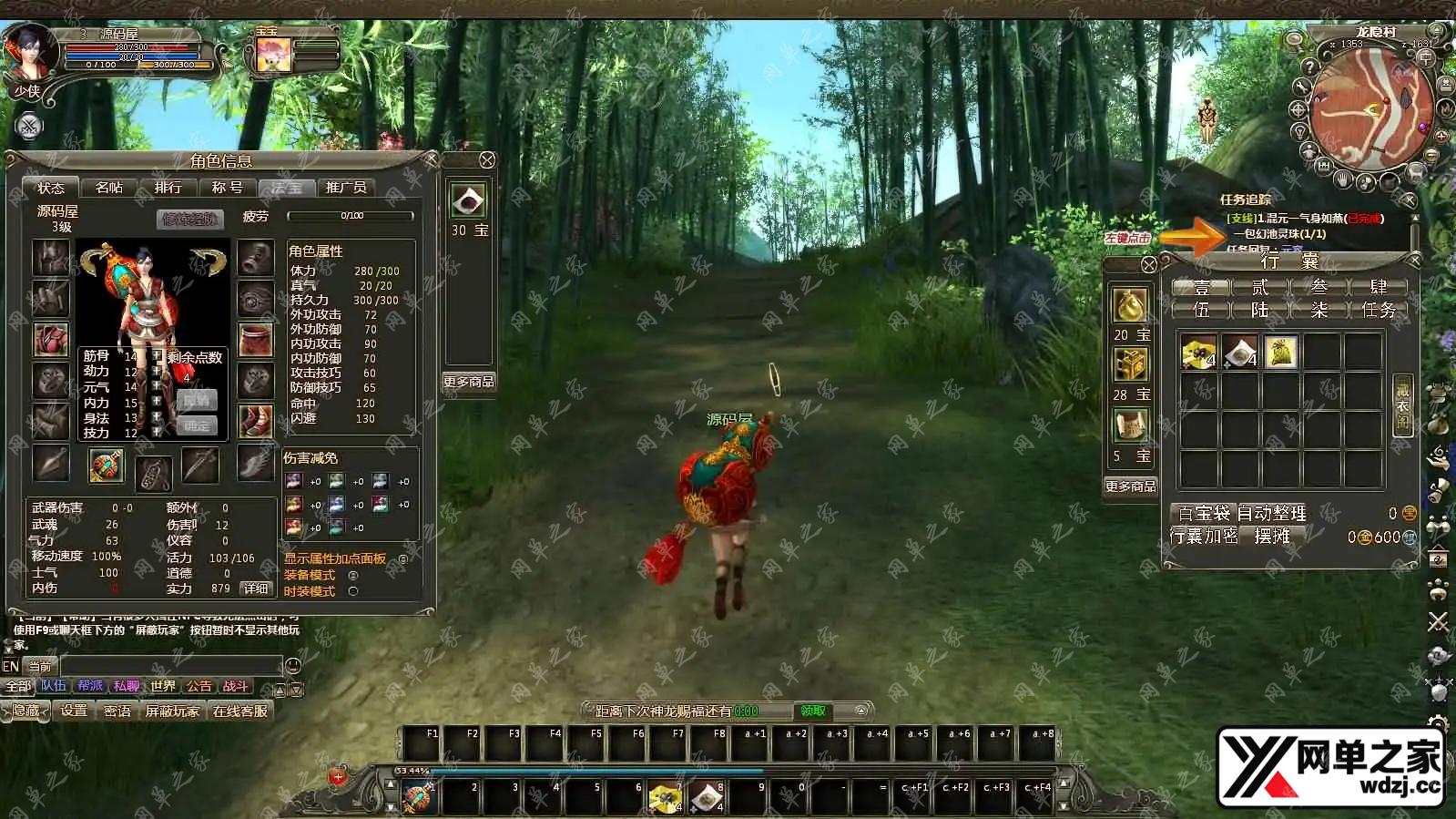The width and height of the screenshot is (1456, 819).
Task: Close the 角色信息 character window
Action: [x=432, y=159]
